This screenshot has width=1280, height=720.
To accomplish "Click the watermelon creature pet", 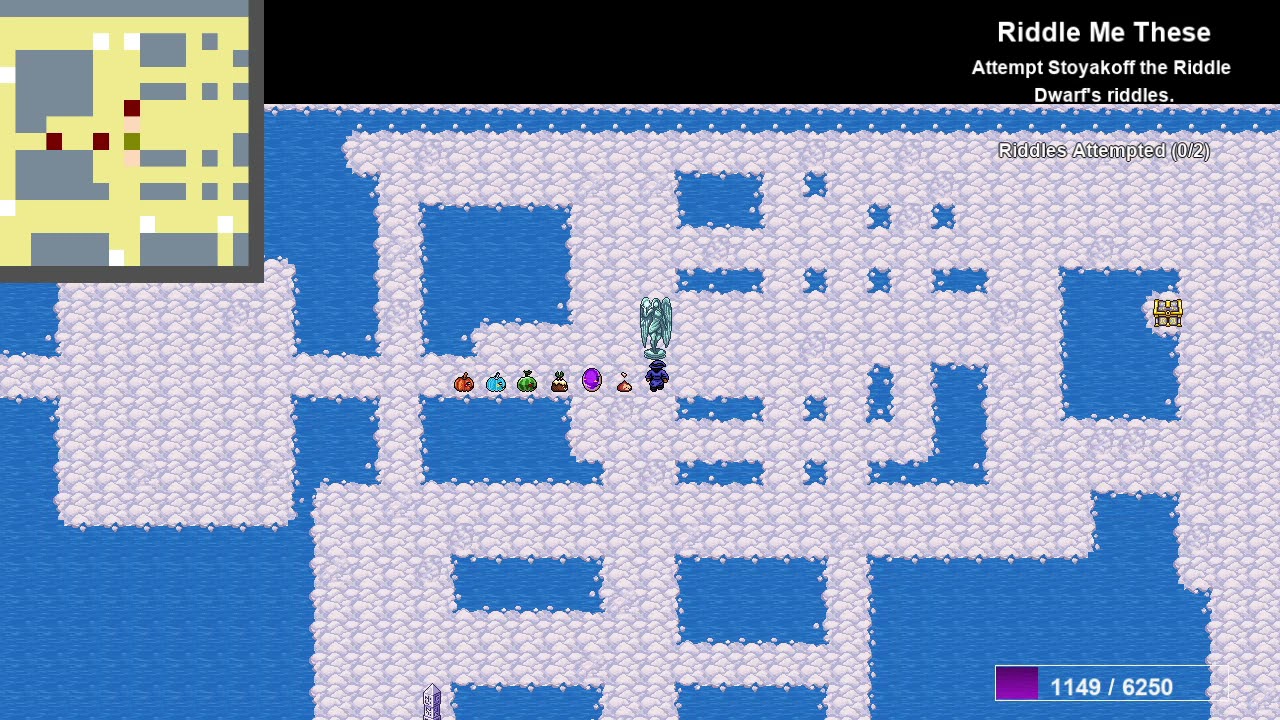I will tap(527, 381).
